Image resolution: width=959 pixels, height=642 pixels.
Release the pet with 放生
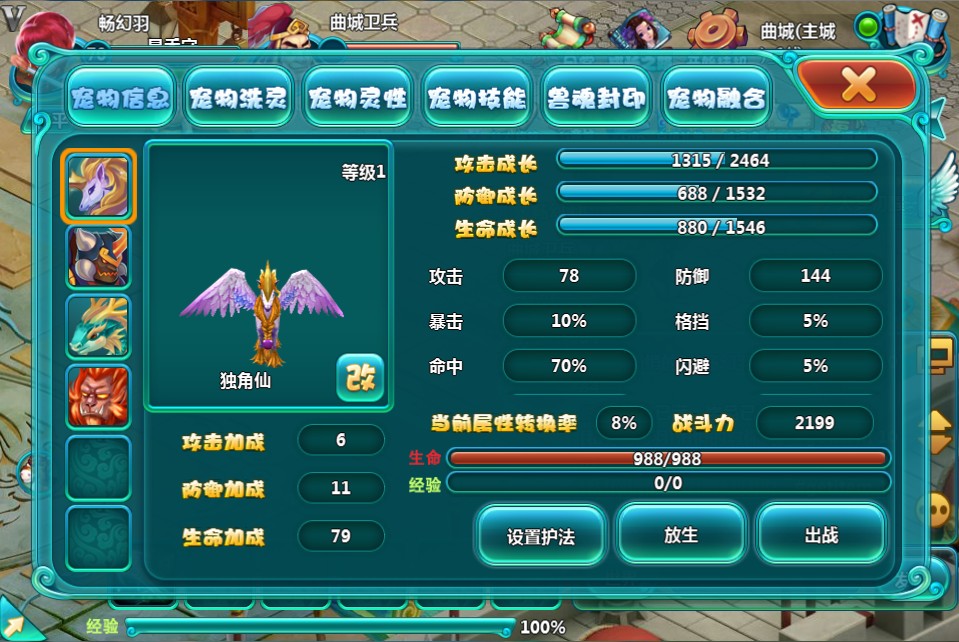tap(681, 535)
